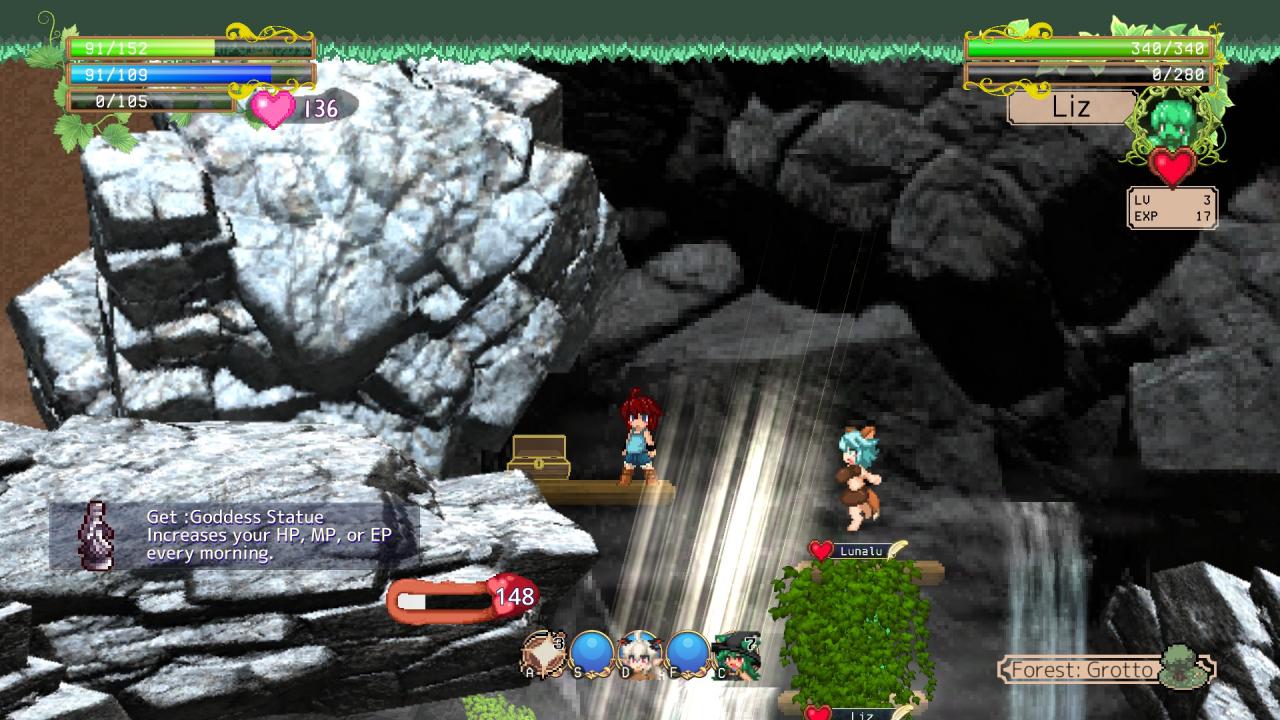Click the empty blue orb slot labeled S

[x=591, y=654]
